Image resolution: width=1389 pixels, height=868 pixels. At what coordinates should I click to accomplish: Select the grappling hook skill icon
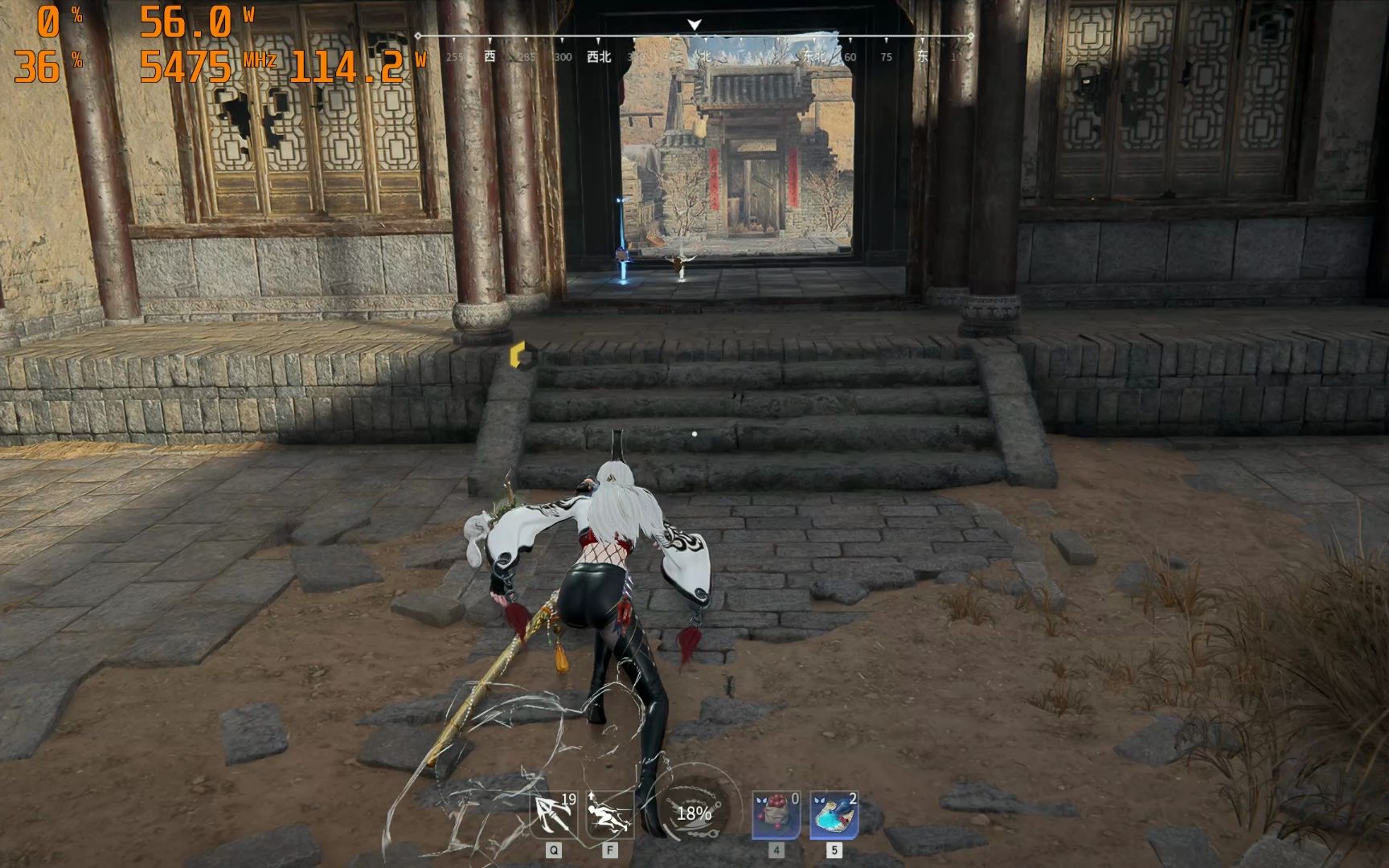tap(554, 814)
